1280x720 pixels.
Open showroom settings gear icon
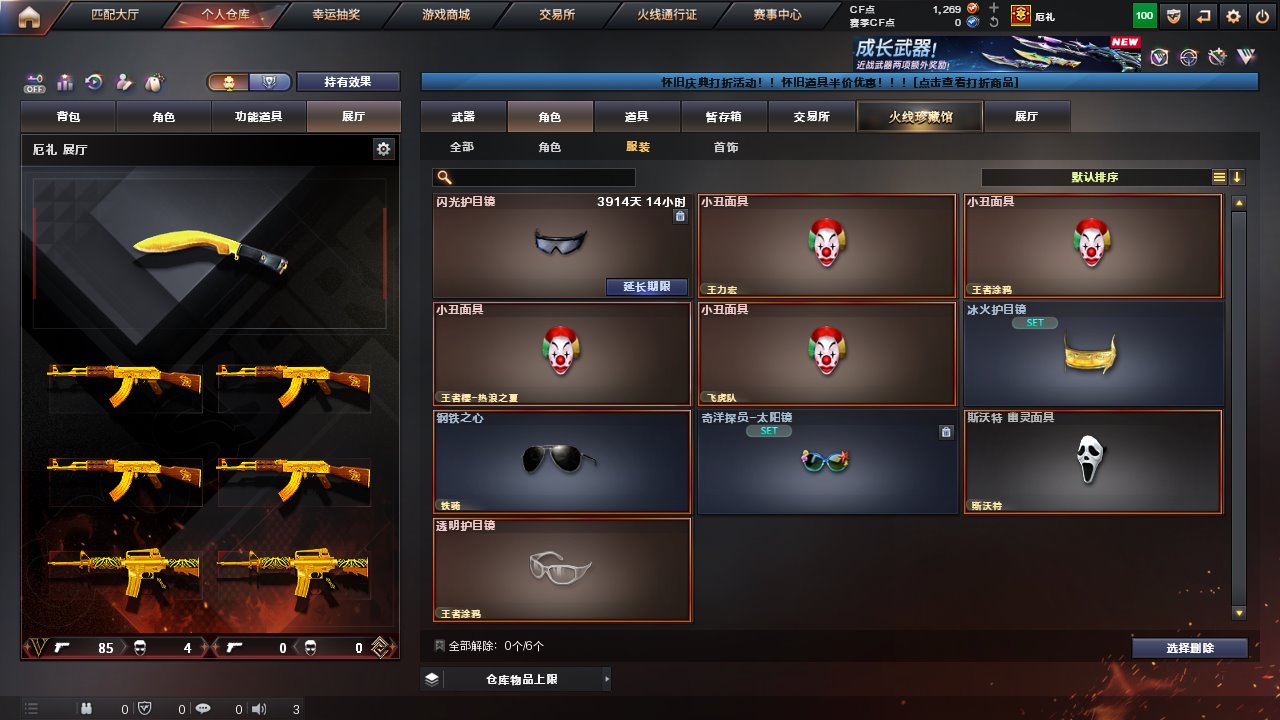tap(384, 149)
